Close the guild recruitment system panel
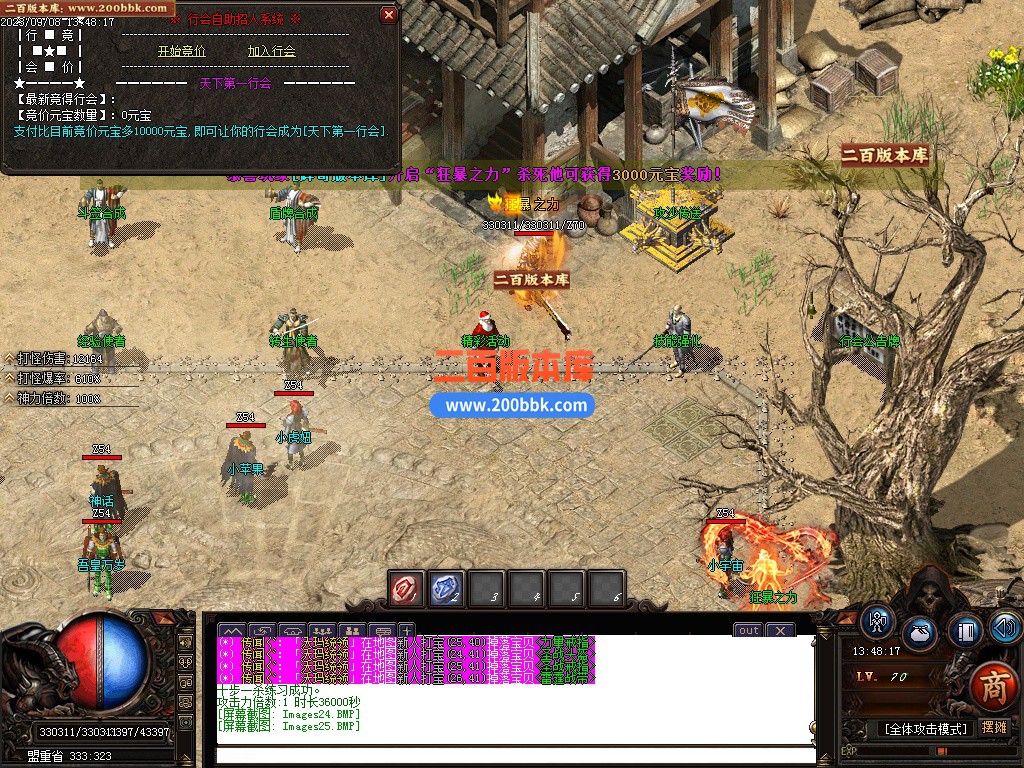Screen dimensions: 1024x768 (389, 15)
